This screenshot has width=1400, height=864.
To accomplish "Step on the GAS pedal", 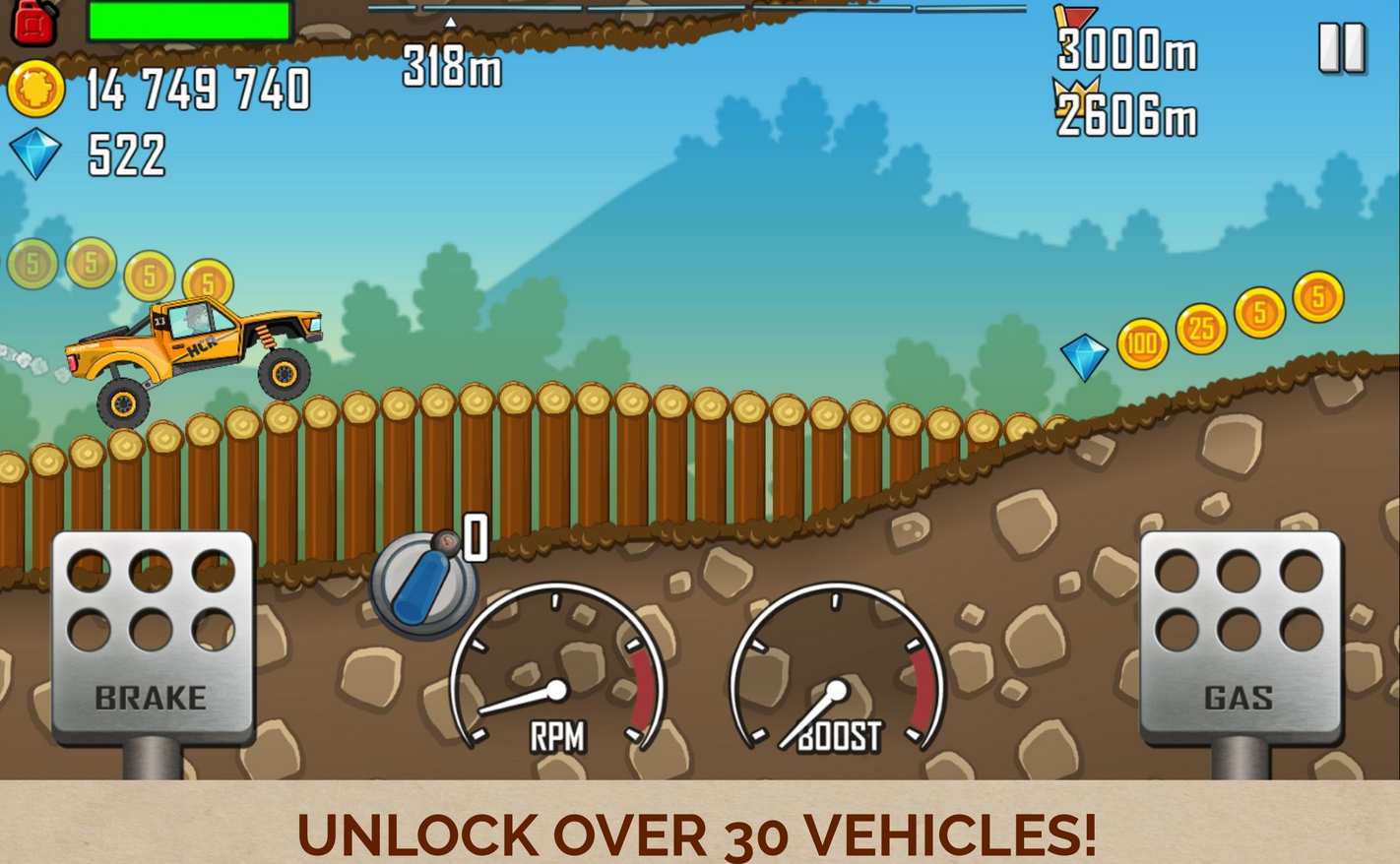I will click(x=1240, y=635).
